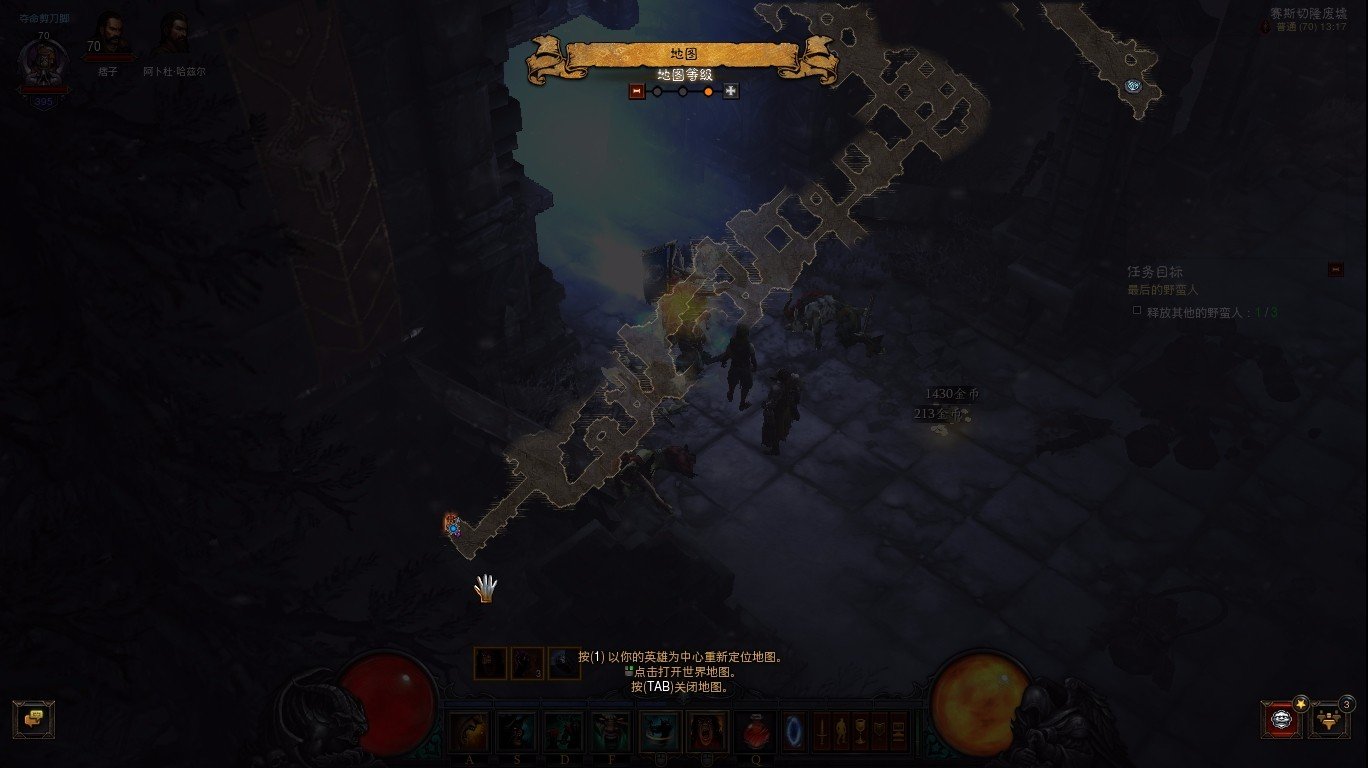Activate the skill bound to key D
Viewport: 1368px width, 768px height.
tap(563, 732)
